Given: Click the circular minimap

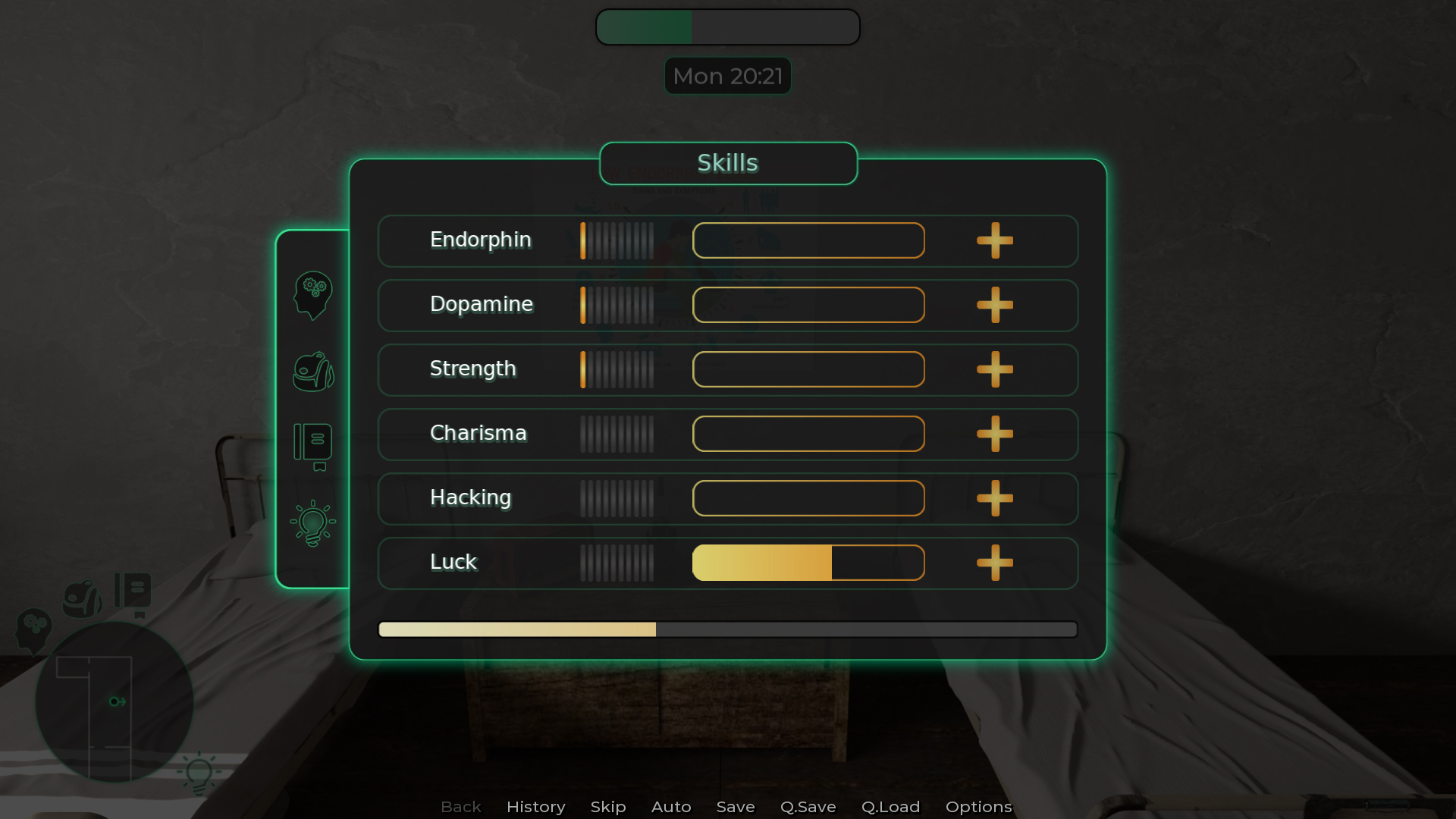Looking at the screenshot, I should click(114, 702).
